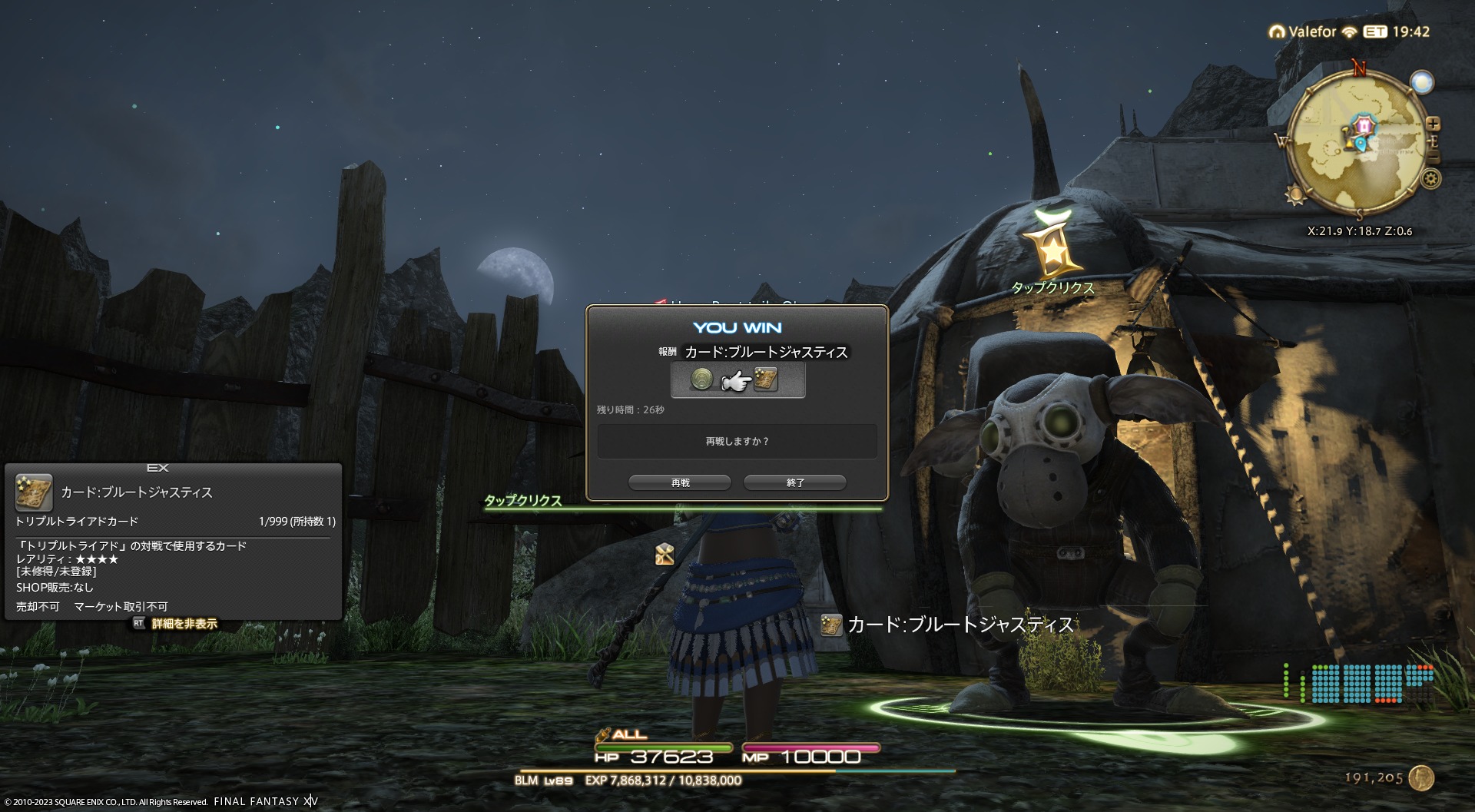Zoom out the minimap with minus button
Screen dimensions: 1475x812
tap(1433, 157)
